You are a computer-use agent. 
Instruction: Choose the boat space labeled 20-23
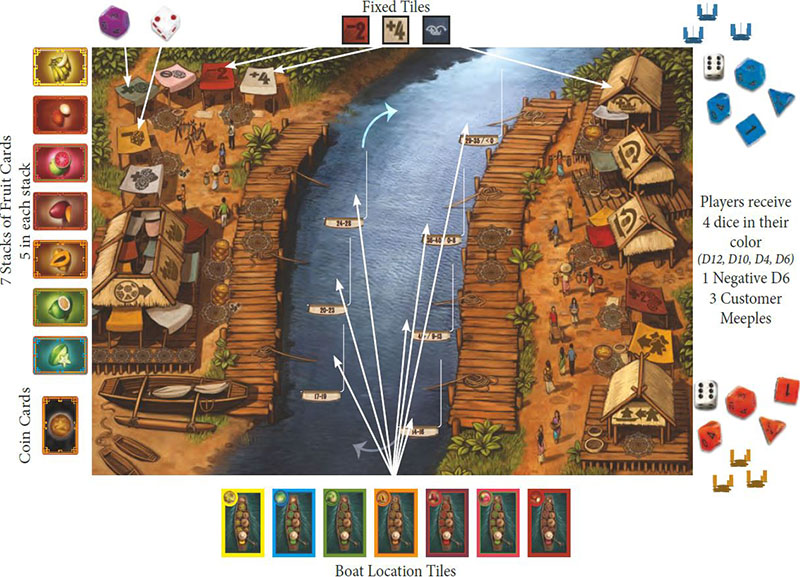point(326,311)
